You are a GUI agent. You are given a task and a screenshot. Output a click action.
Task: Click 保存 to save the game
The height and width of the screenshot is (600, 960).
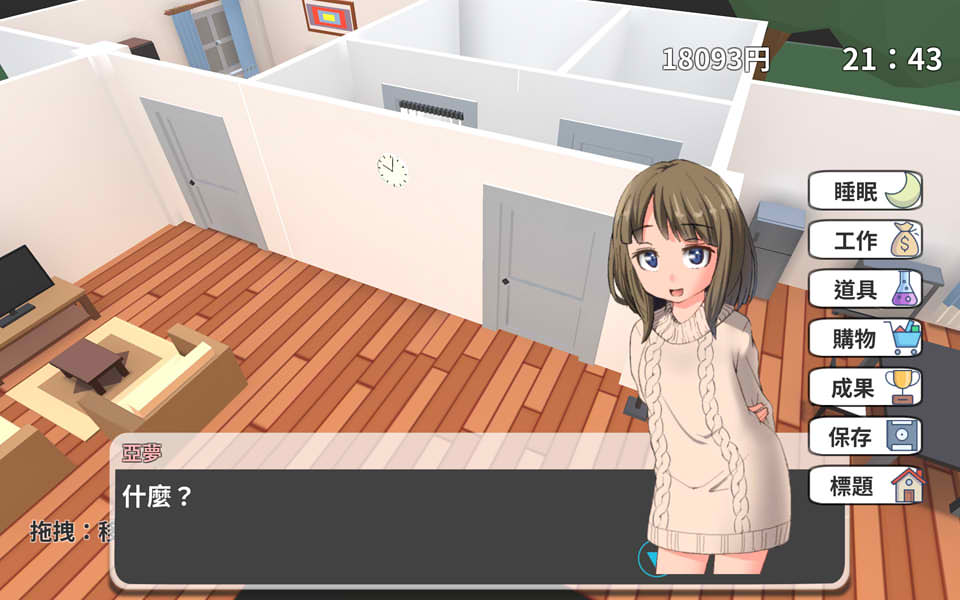(864, 437)
